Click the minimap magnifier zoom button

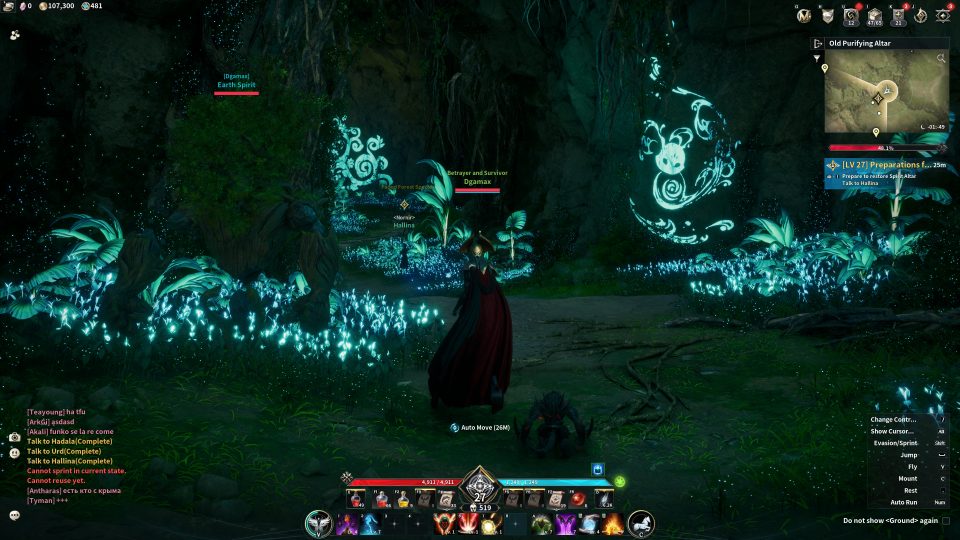(x=941, y=59)
